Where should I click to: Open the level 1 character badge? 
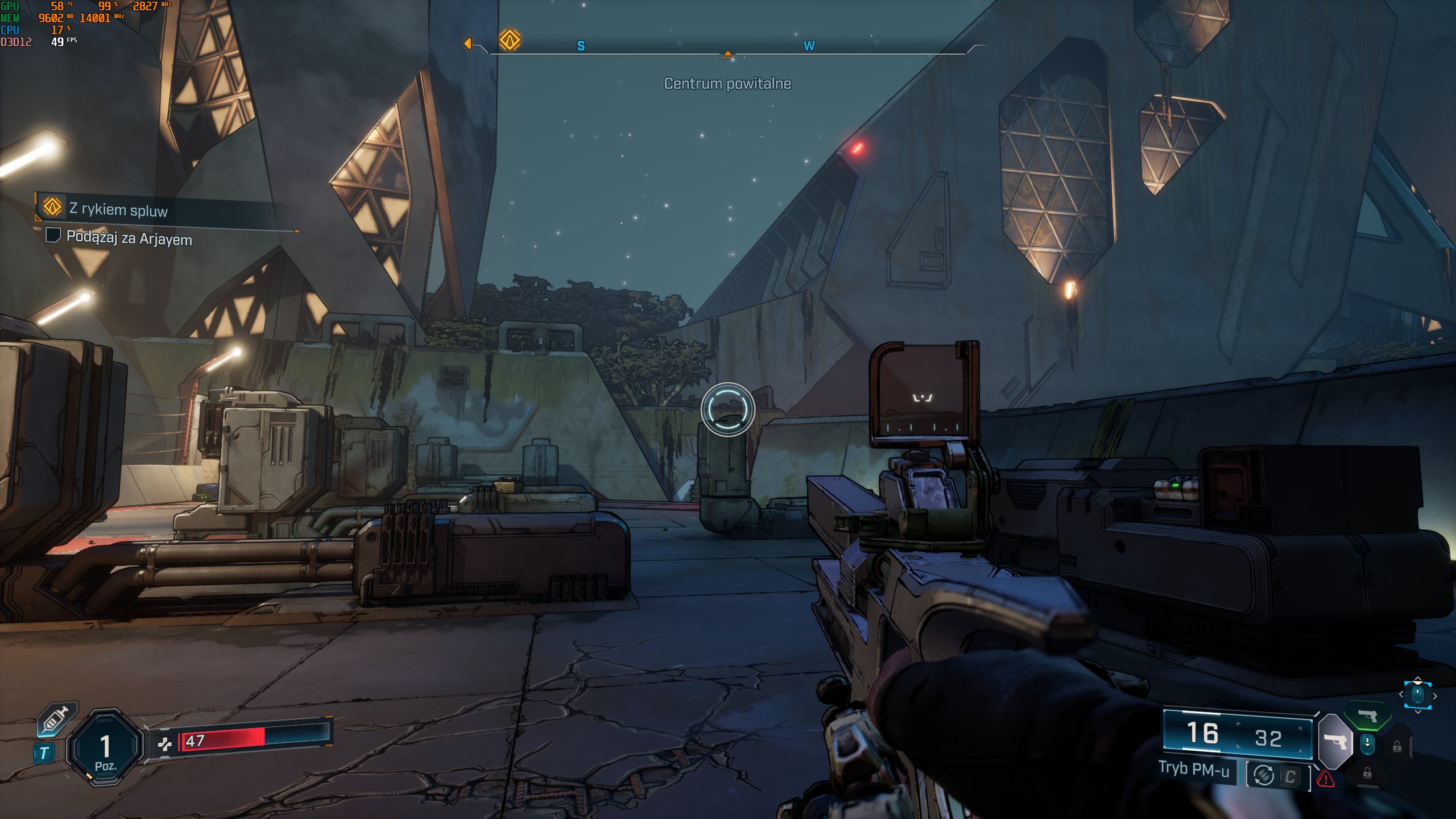click(x=105, y=747)
